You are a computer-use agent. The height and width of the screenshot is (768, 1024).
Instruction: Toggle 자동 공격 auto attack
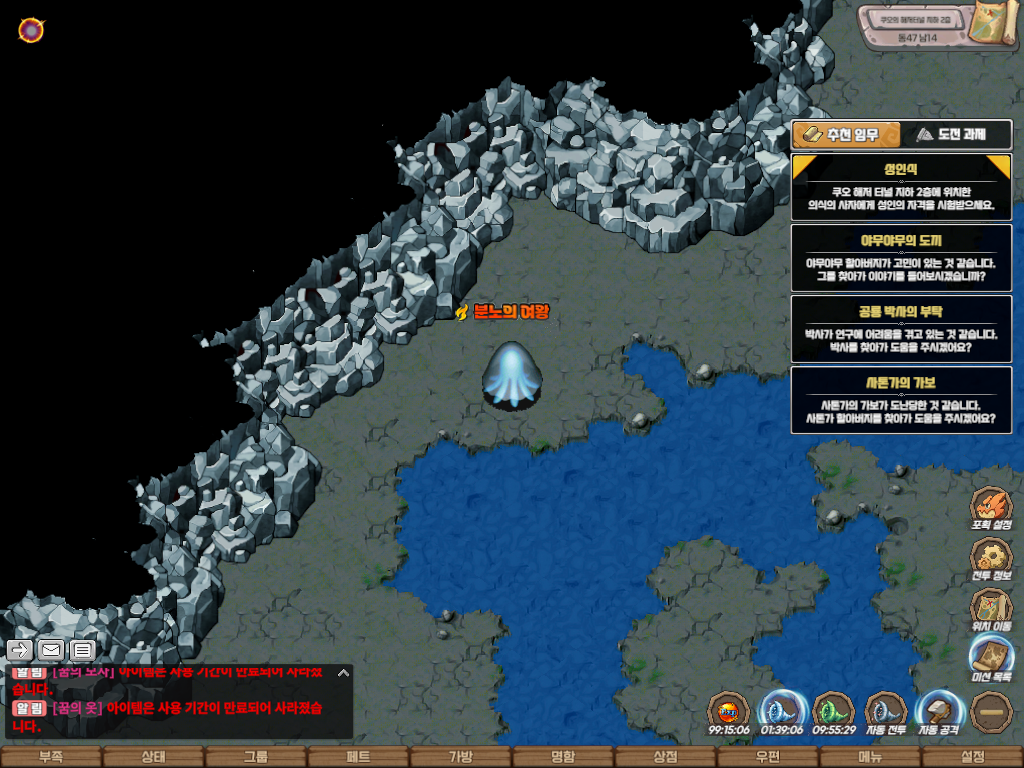[939, 713]
